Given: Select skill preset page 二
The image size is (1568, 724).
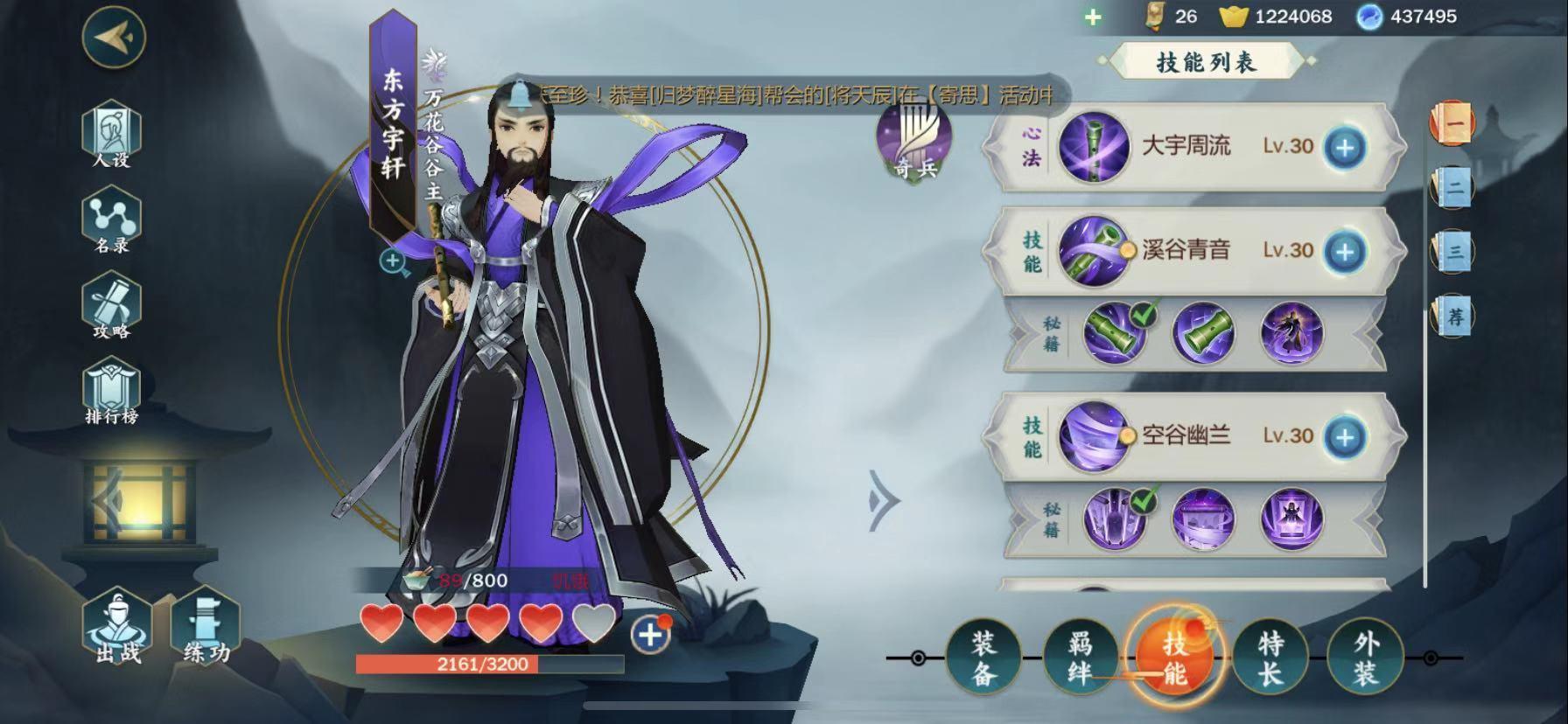Looking at the screenshot, I should point(1453,187).
